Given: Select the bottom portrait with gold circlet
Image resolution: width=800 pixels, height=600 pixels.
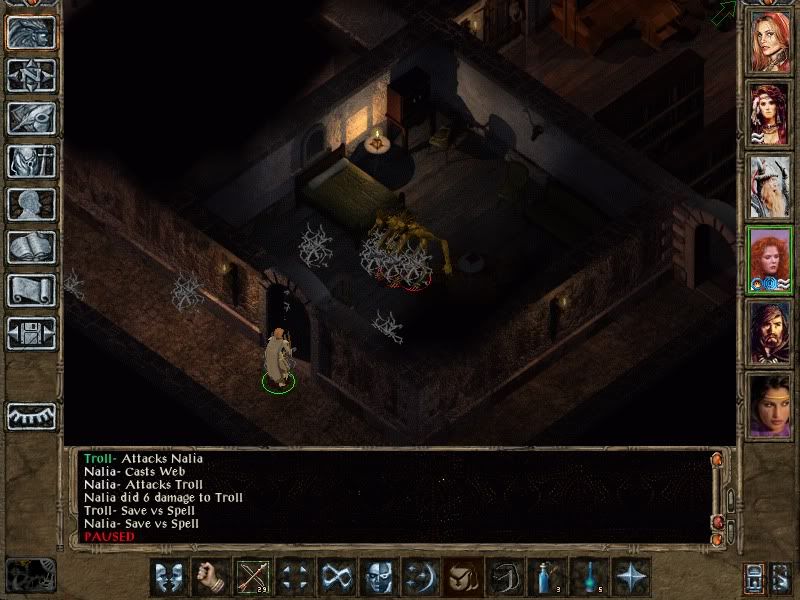Looking at the screenshot, I should pos(770,404).
